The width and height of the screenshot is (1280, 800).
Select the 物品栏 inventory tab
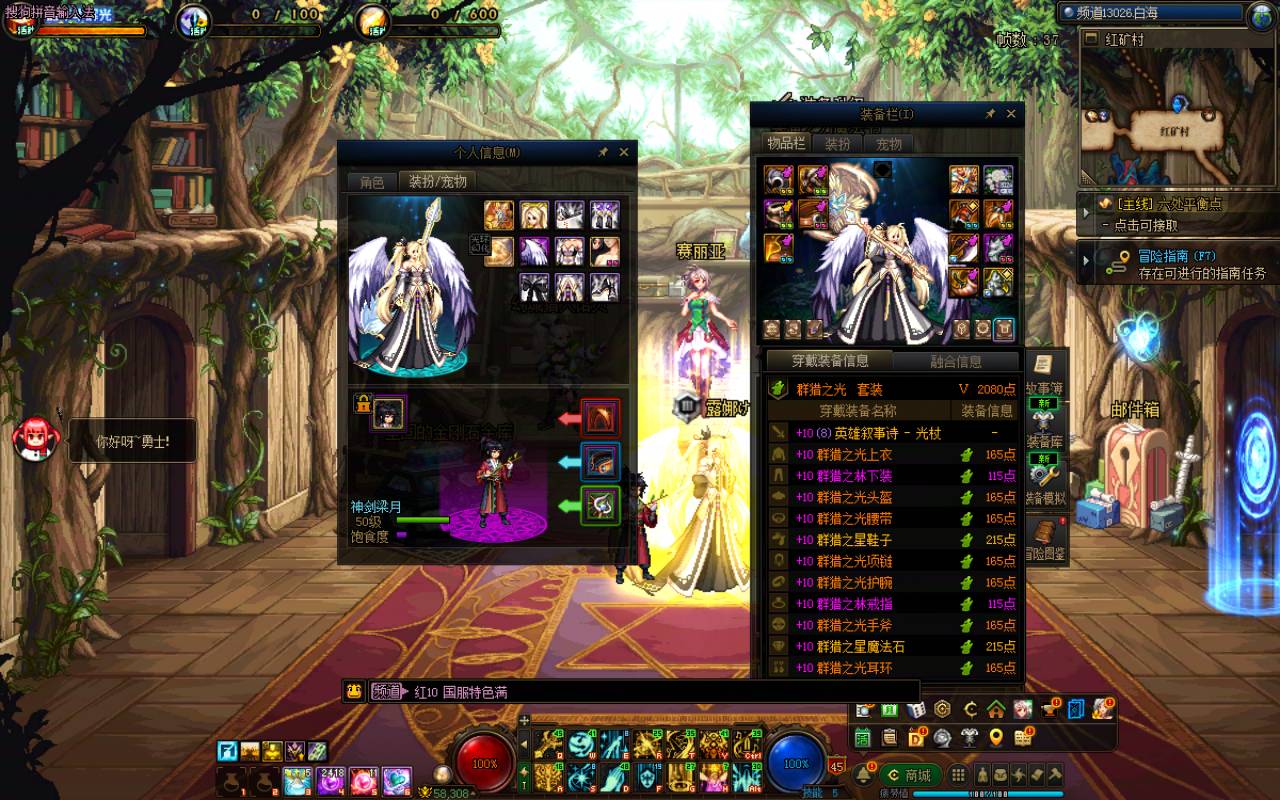point(786,144)
